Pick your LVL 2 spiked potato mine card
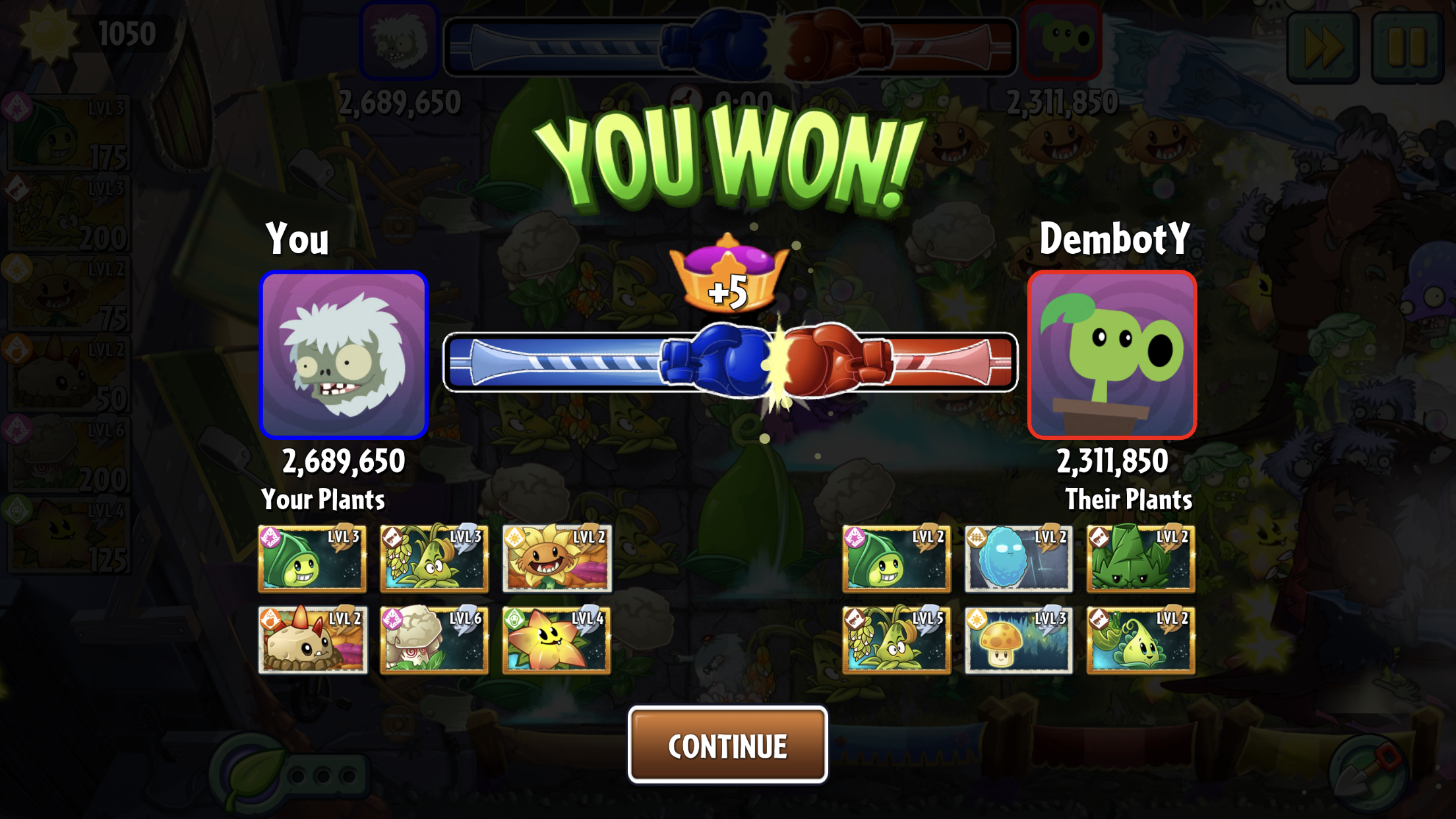The width and height of the screenshot is (1456, 819). tap(312, 640)
